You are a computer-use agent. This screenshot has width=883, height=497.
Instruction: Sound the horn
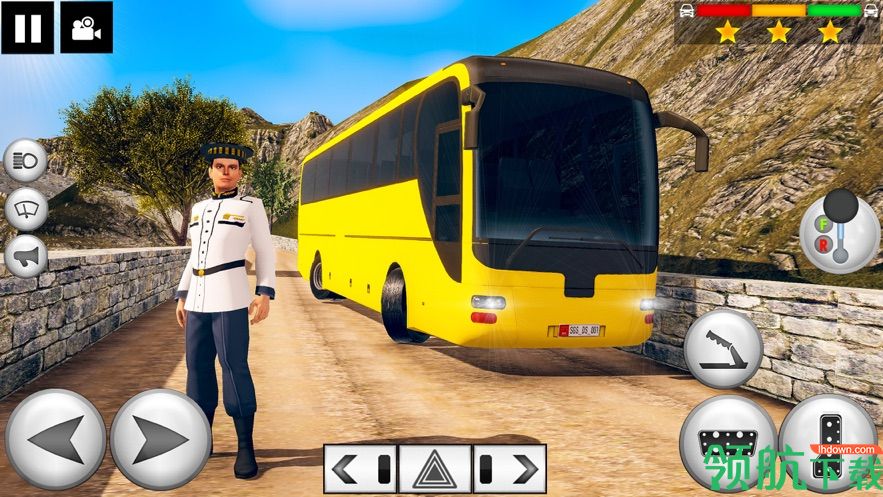pos(25,256)
